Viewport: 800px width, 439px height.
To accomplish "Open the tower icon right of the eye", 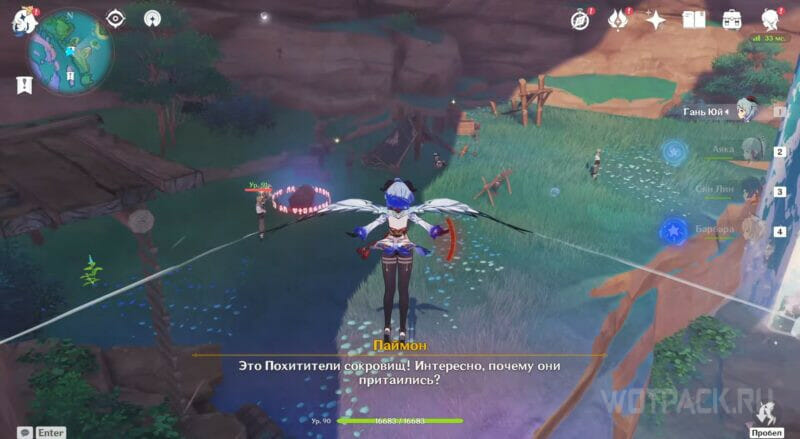I will click(x=152, y=18).
